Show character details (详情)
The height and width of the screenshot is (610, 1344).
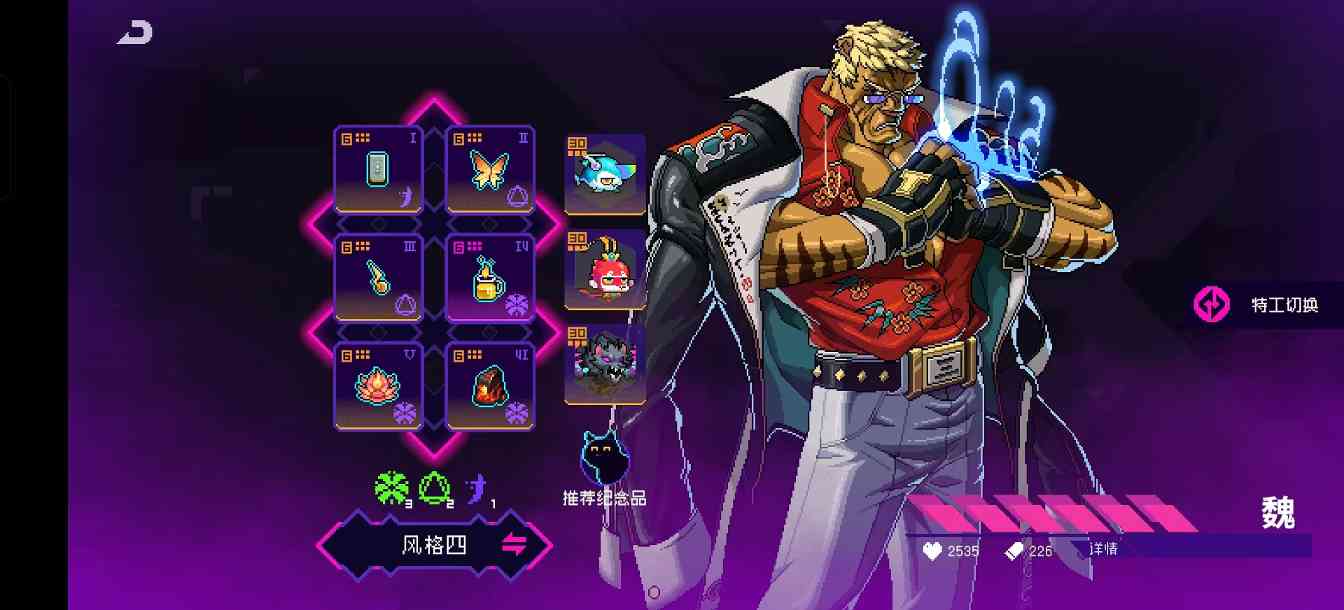(1104, 549)
